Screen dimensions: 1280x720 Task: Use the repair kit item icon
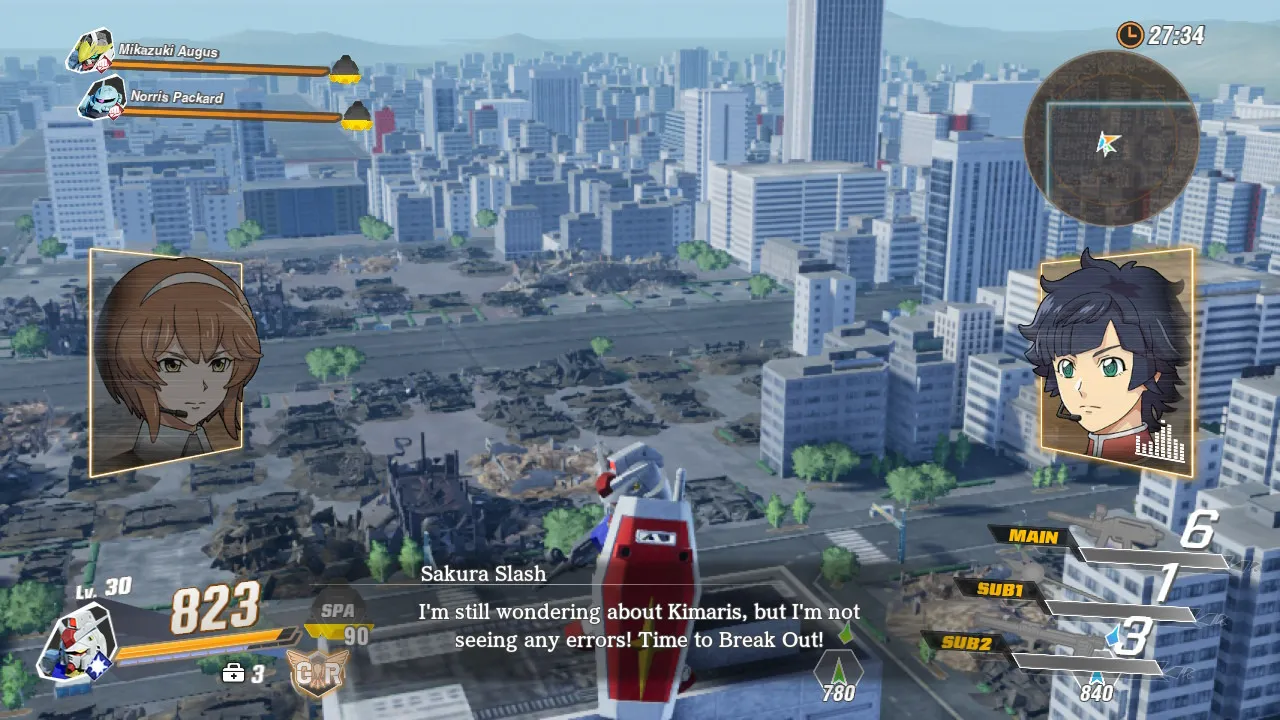(x=234, y=673)
